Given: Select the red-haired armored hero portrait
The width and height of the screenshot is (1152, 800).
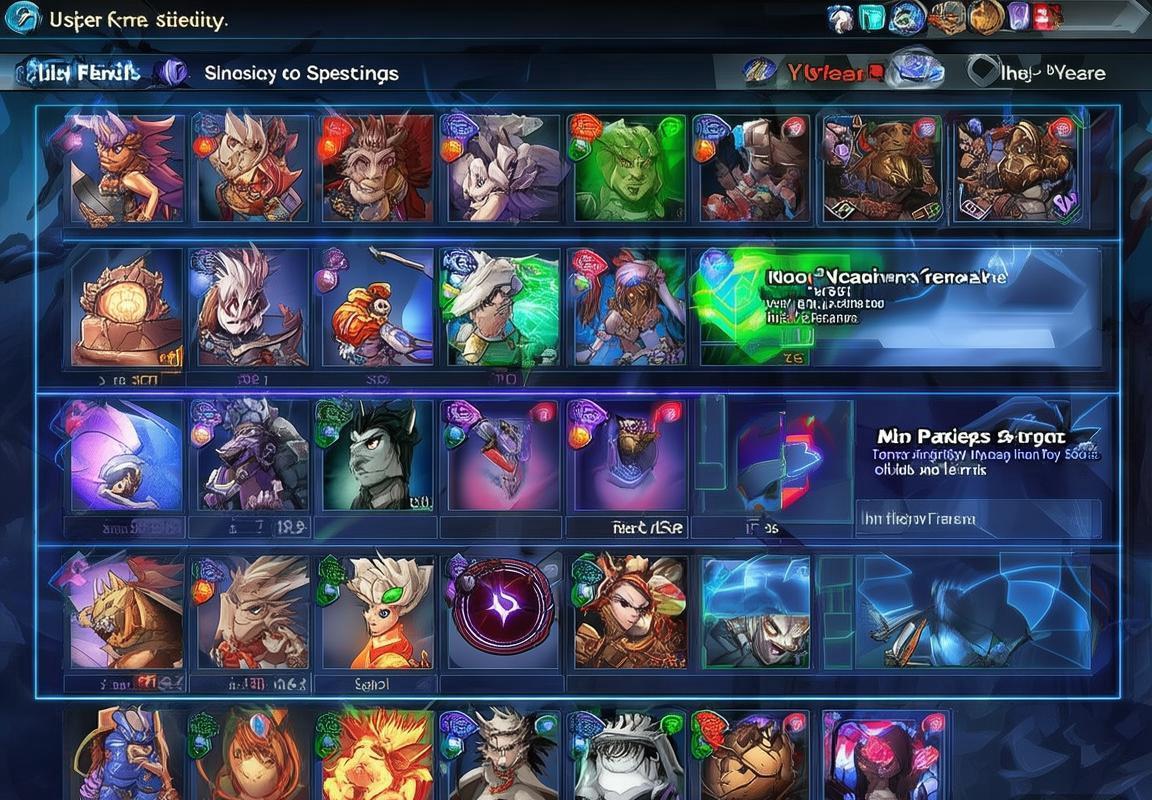Looking at the screenshot, I should 629,612.
